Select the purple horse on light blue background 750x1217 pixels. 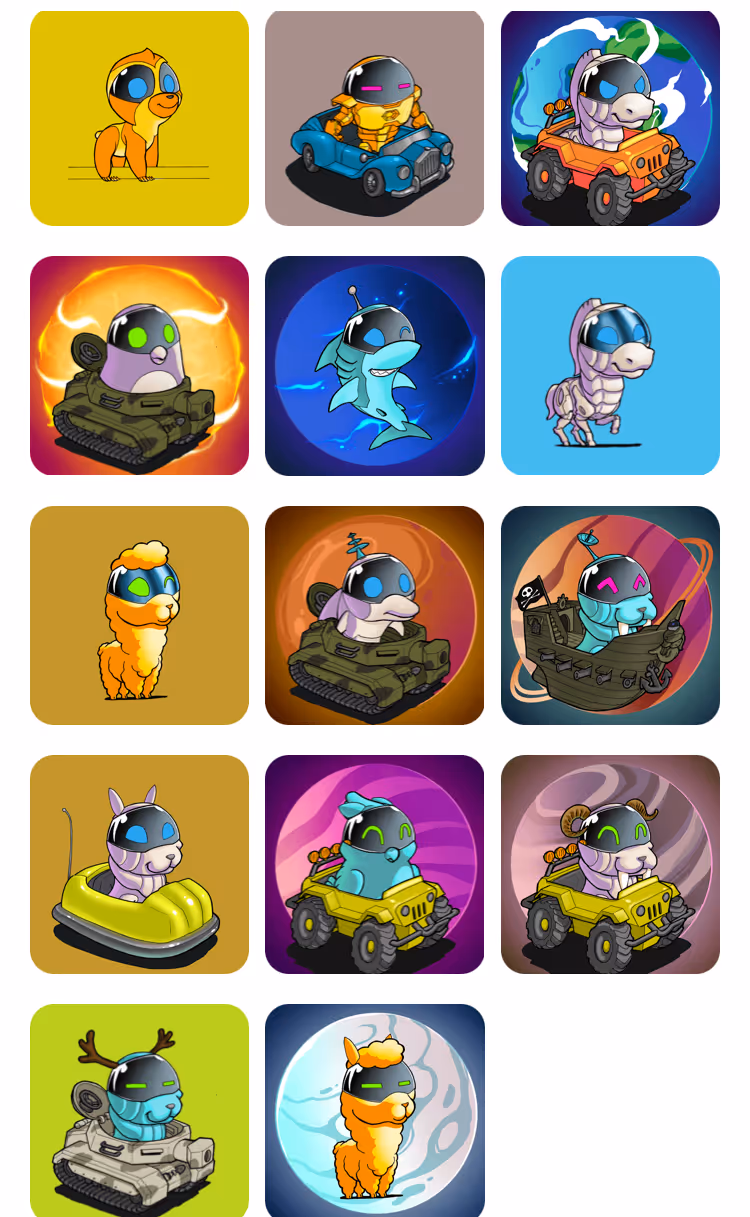pyautogui.click(x=610, y=365)
